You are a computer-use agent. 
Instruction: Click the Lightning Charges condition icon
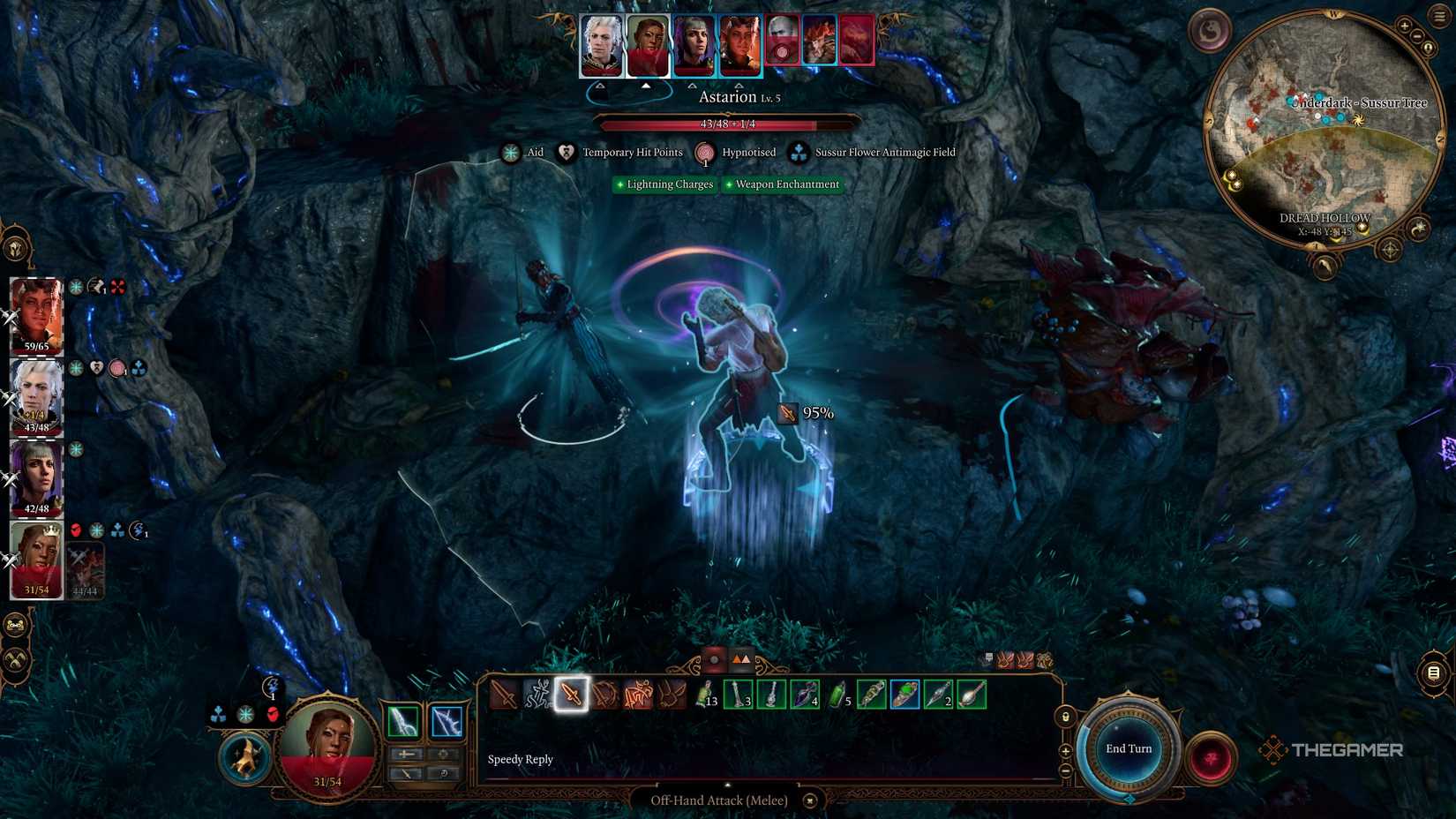(x=620, y=184)
